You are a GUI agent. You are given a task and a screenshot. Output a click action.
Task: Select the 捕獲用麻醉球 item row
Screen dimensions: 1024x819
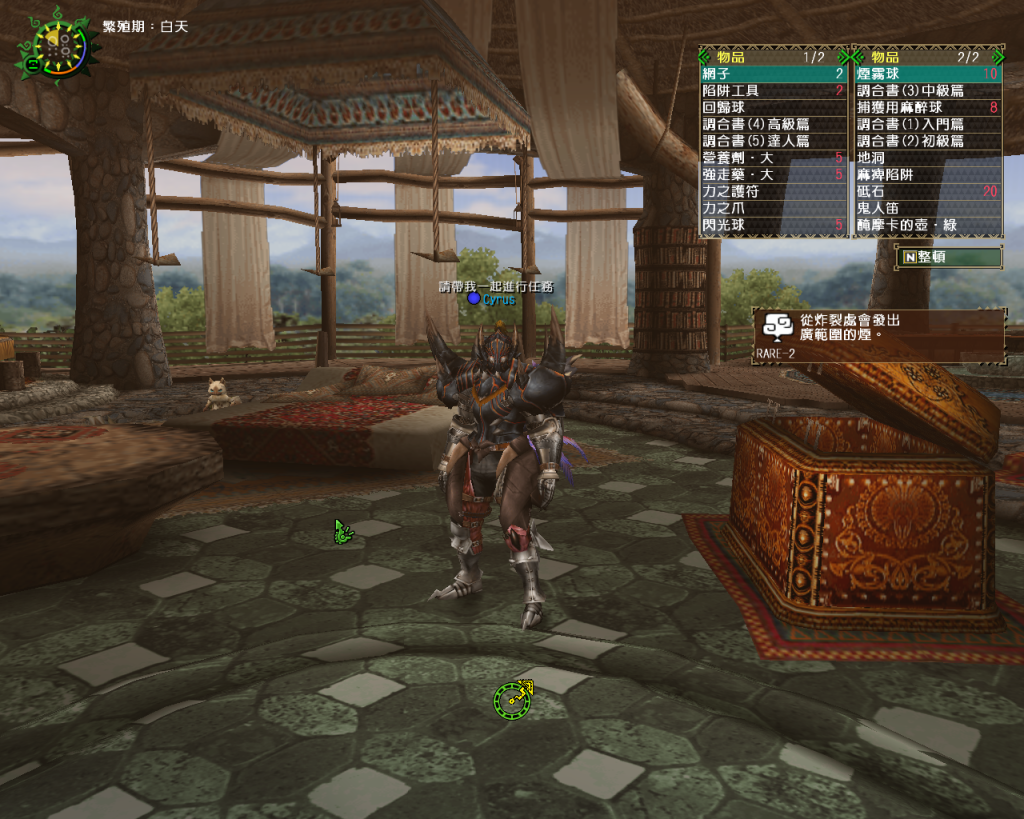(x=927, y=108)
